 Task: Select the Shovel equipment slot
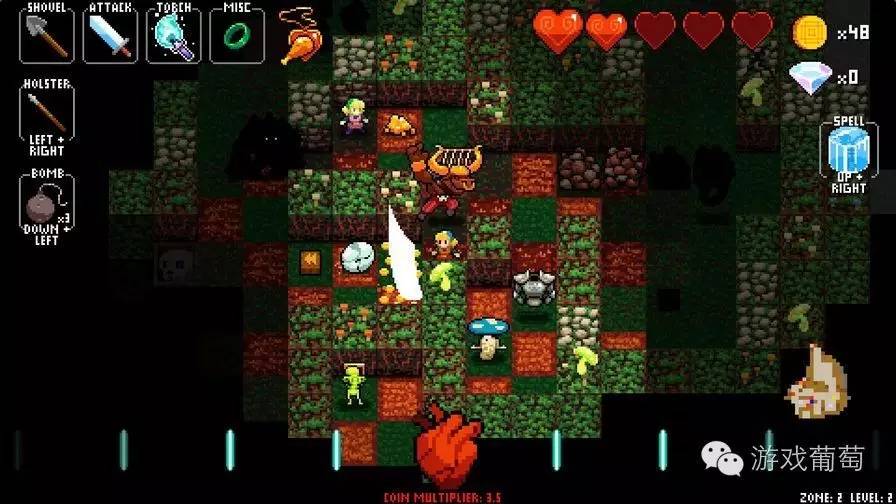pos(47,34)
